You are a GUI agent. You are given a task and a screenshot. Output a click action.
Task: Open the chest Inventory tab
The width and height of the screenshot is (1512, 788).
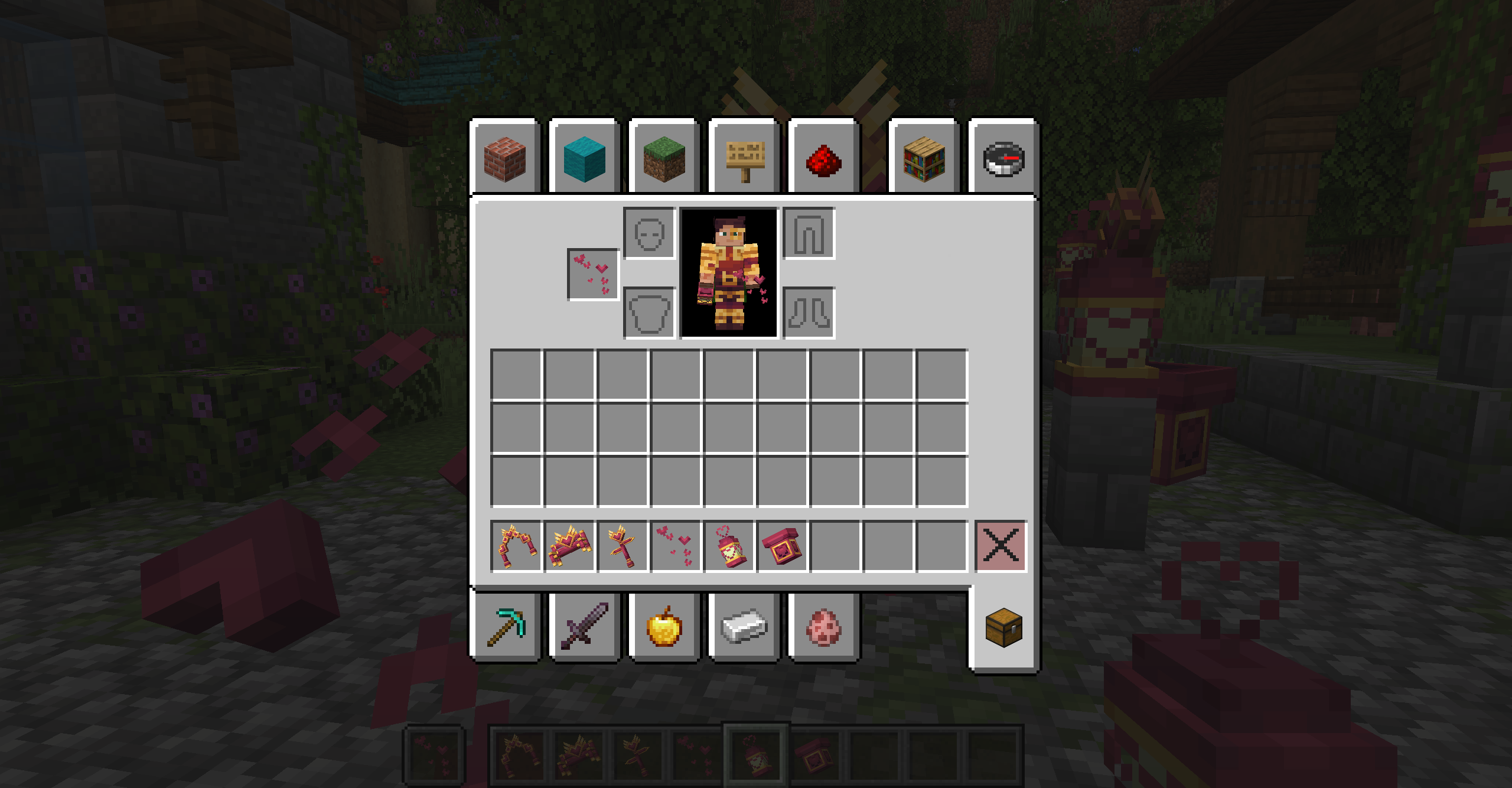1004,626
